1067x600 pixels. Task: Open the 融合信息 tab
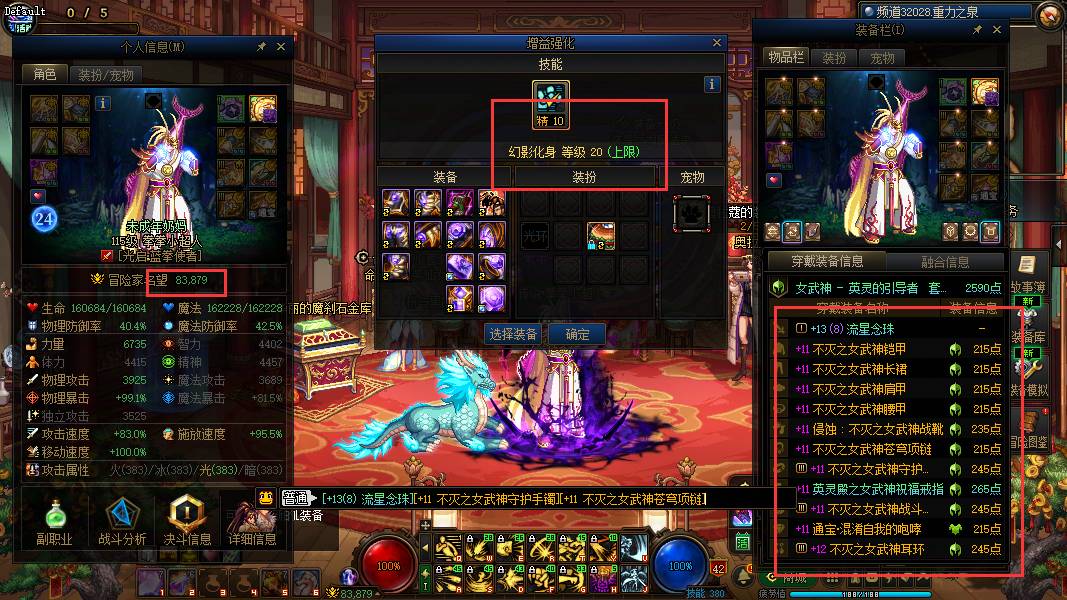pos(944,262)
